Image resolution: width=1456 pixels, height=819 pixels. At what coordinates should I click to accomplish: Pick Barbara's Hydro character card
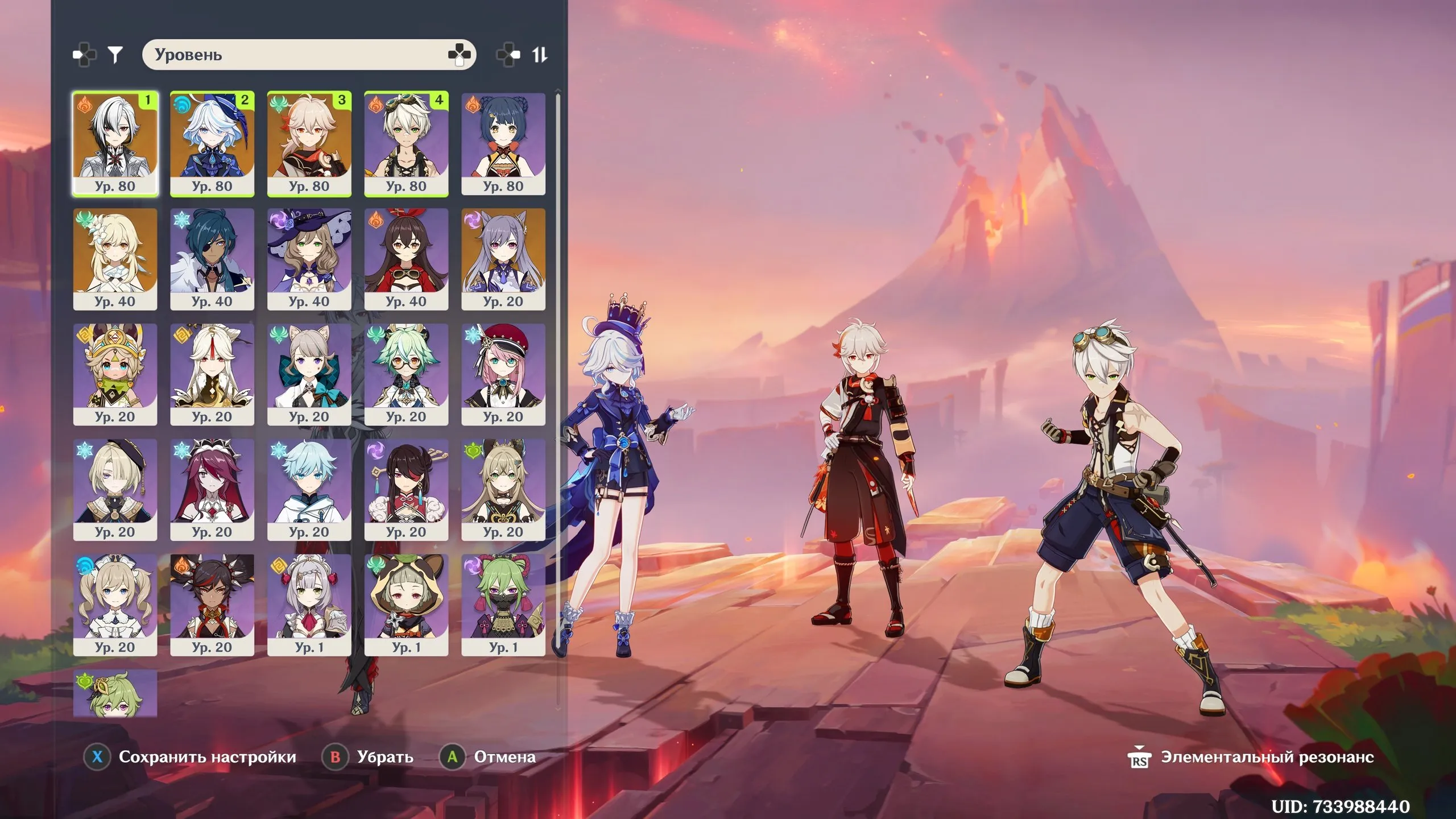pos(115,605)
